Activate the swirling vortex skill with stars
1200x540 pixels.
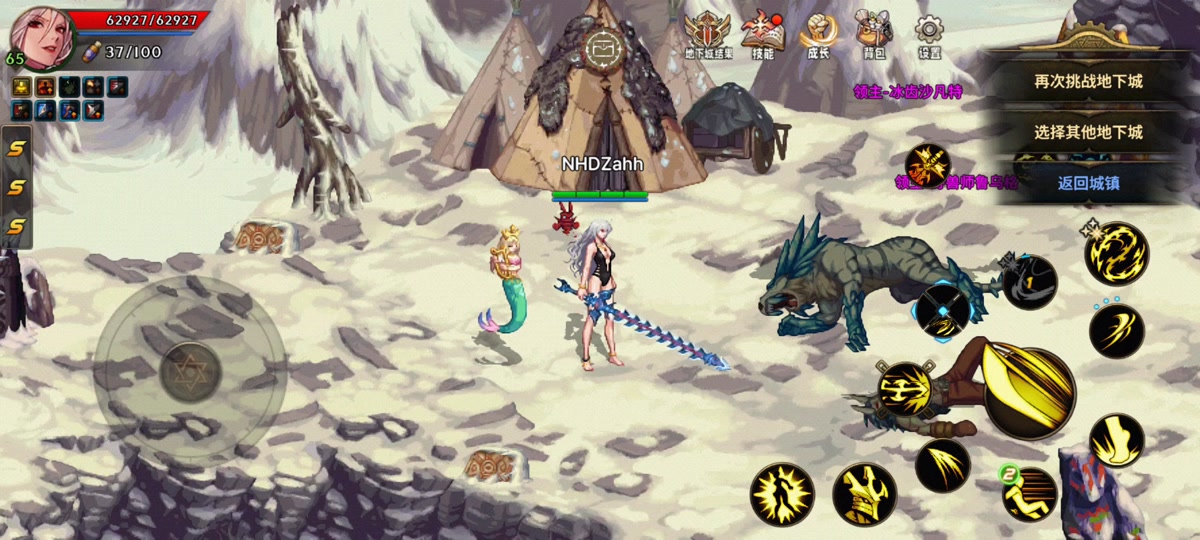point(1116,252)
